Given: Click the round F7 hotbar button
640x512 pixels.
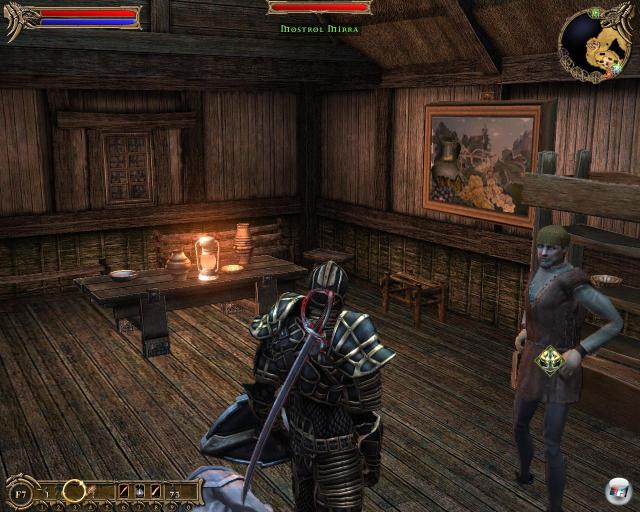Looking at the screenshot, I should [20, 492].
